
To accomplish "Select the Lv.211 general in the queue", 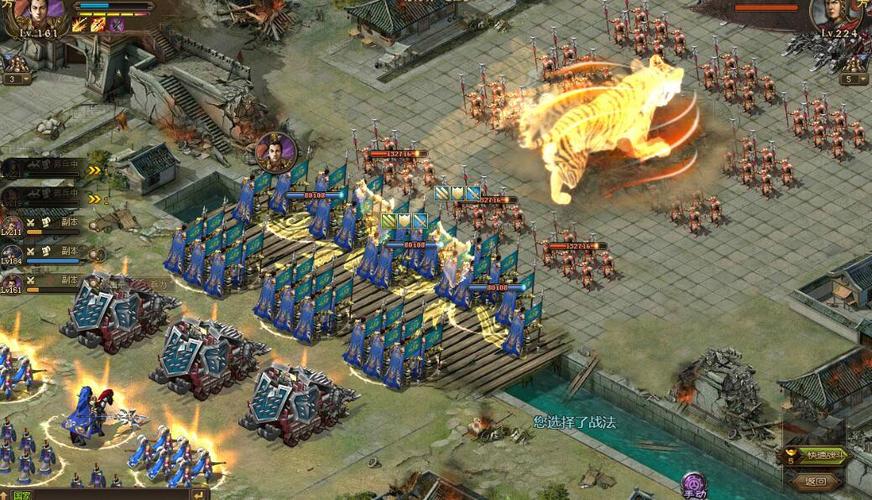I will pyautogui.click(x=12, y=226).
